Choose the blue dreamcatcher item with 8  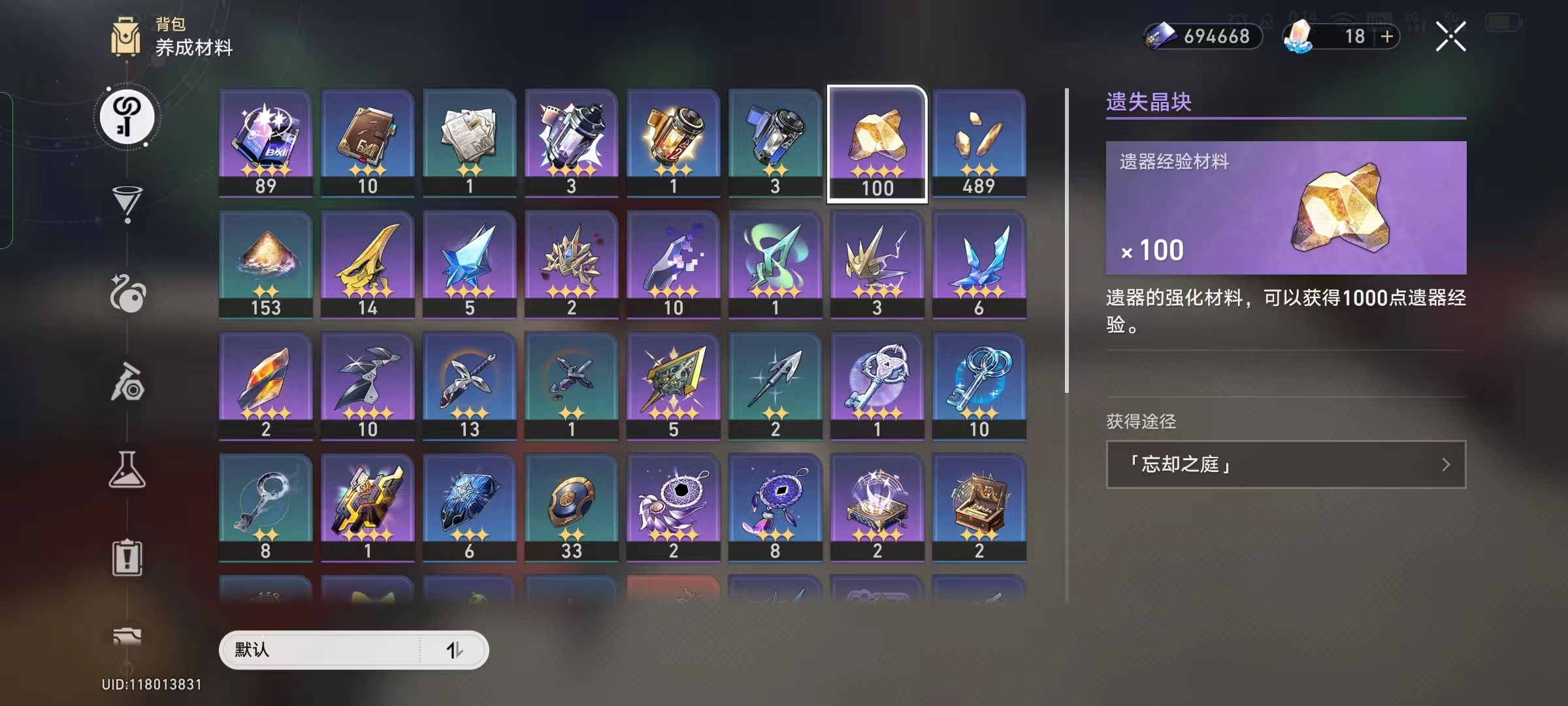[775, 507]
